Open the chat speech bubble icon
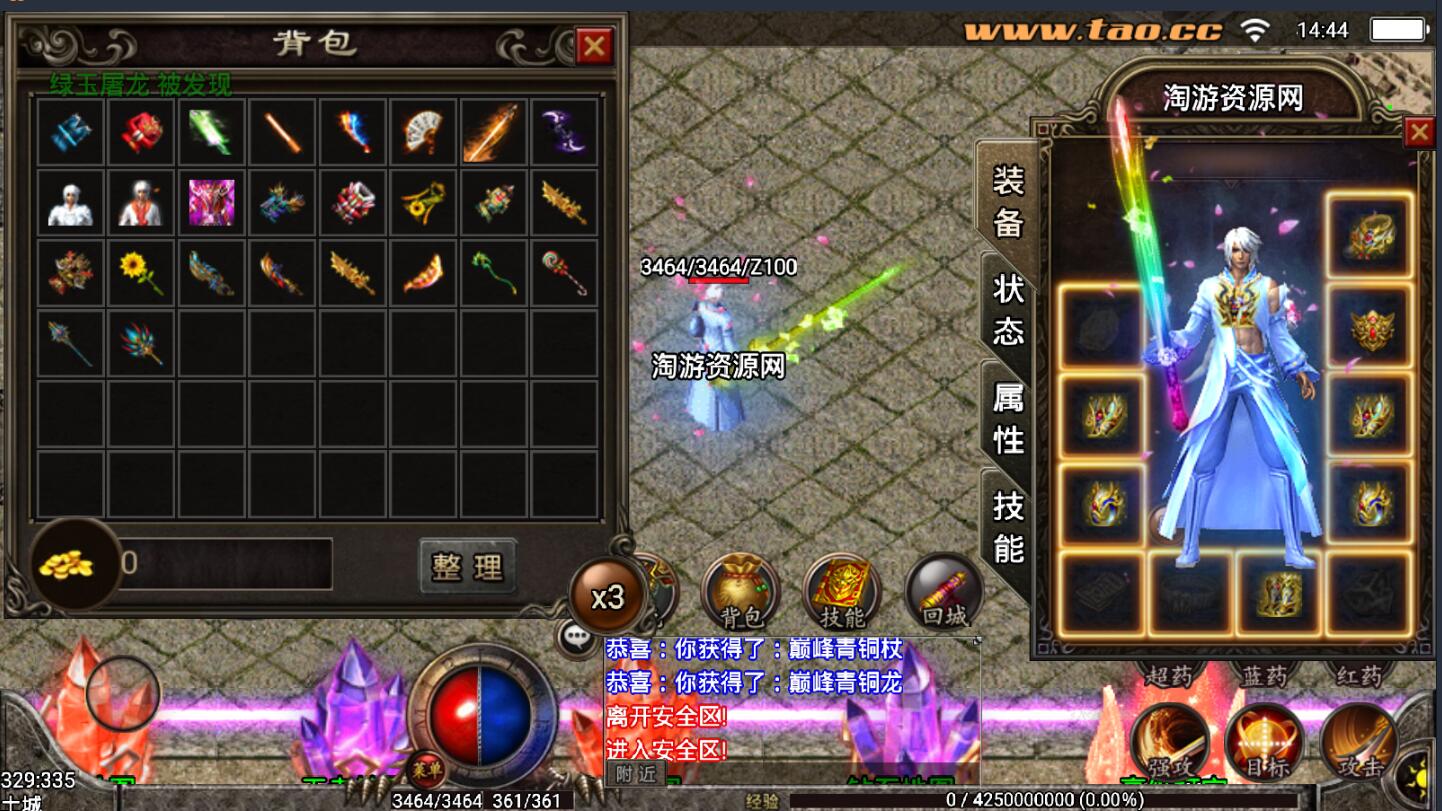Image resolution: width=1442 pixels, height=811 pixels. [x=578, y=637]
